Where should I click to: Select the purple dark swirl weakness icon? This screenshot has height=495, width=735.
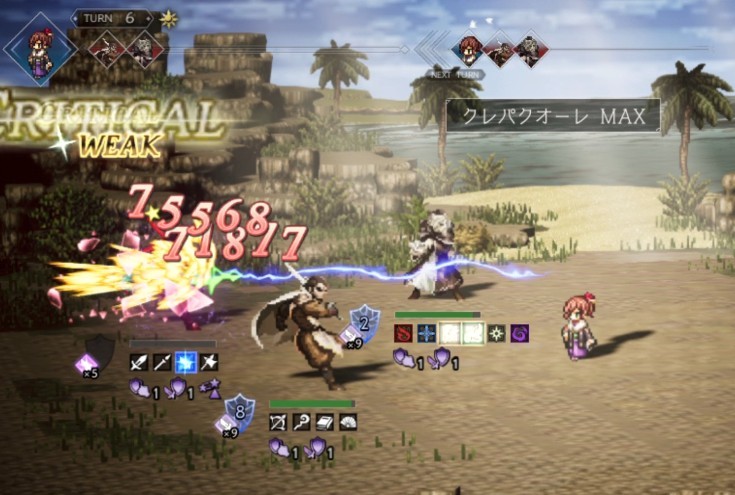[x=520, y=333]
